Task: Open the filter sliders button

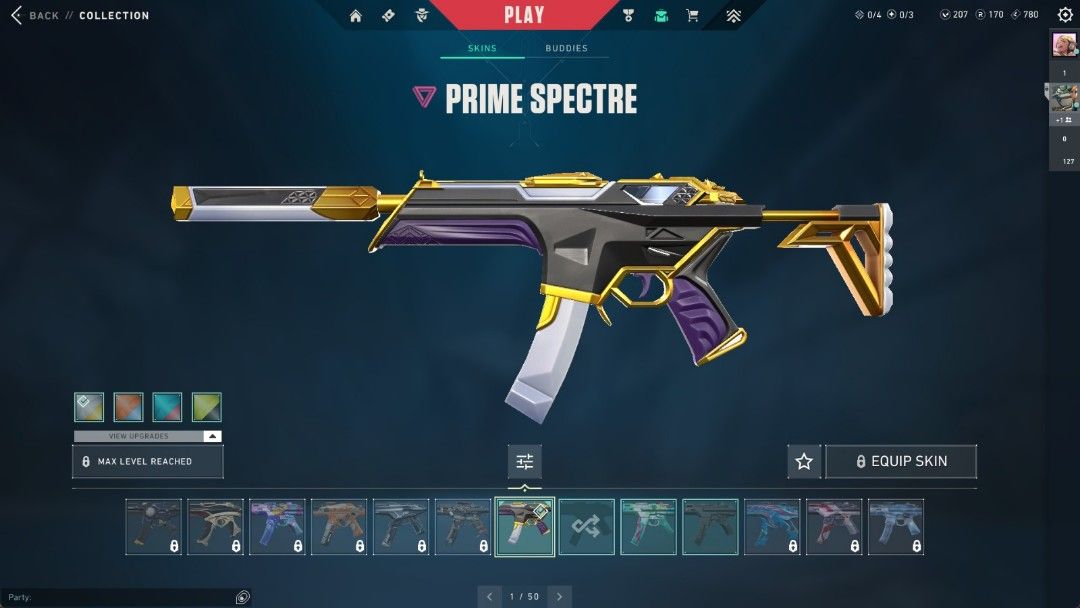Action: 524,461
